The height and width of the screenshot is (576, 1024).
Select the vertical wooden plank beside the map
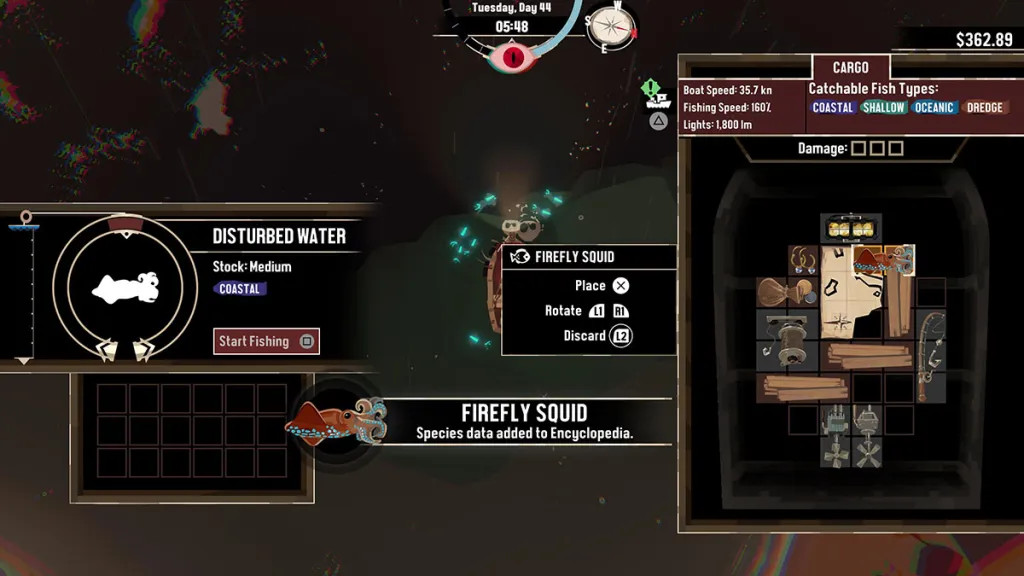(x=899, y=305)
